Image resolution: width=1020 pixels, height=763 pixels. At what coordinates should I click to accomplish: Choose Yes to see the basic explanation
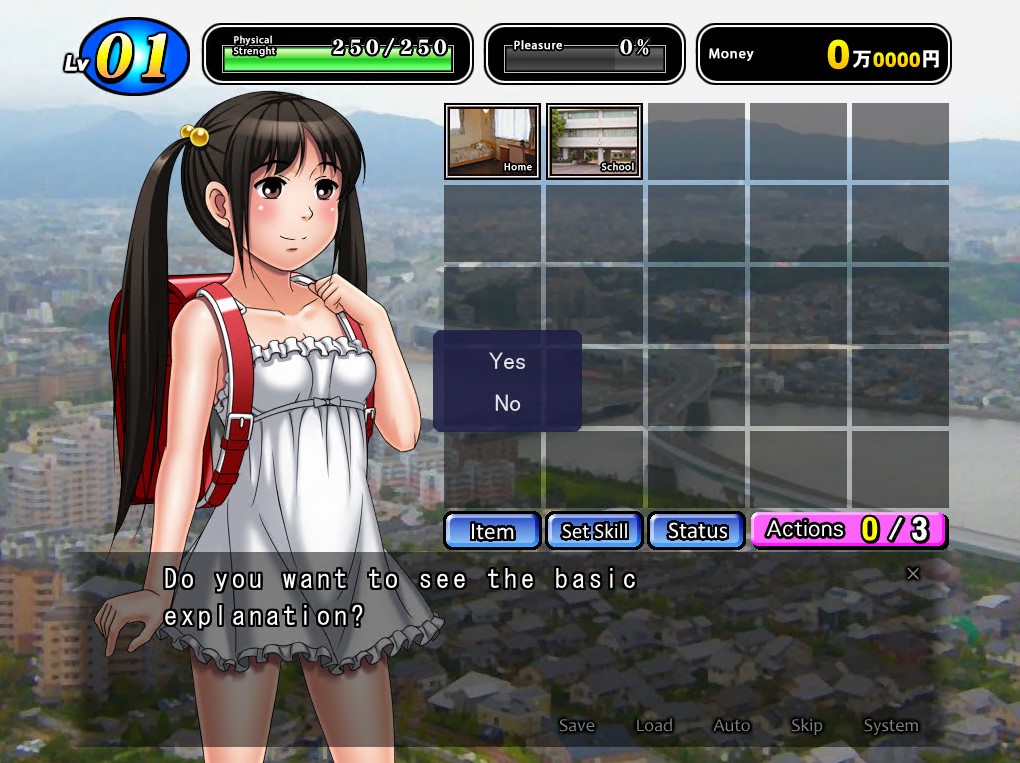click(507, 361)
